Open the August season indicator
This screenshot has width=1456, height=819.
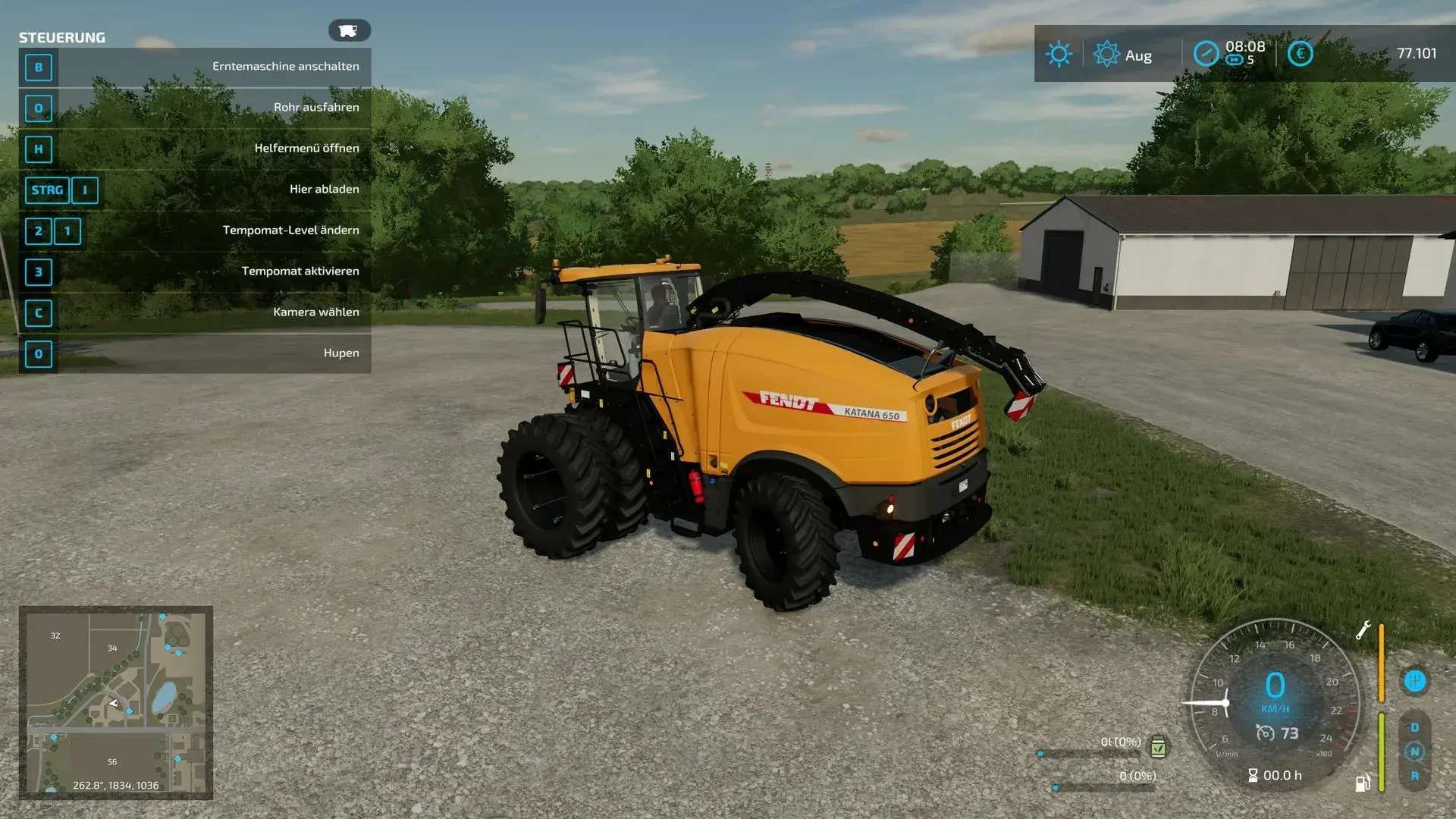(1107, 54)
